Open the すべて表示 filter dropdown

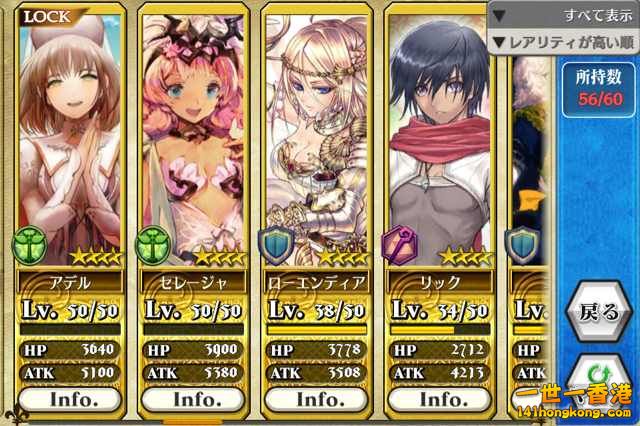562,16
